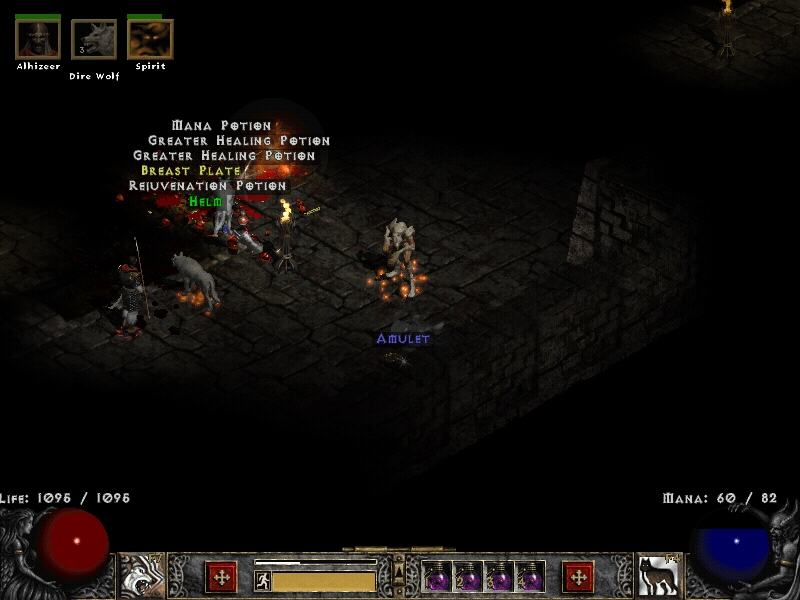800x600 pixels.
Task: Pick up the Mana Potion label
Action: click(221, 126)
